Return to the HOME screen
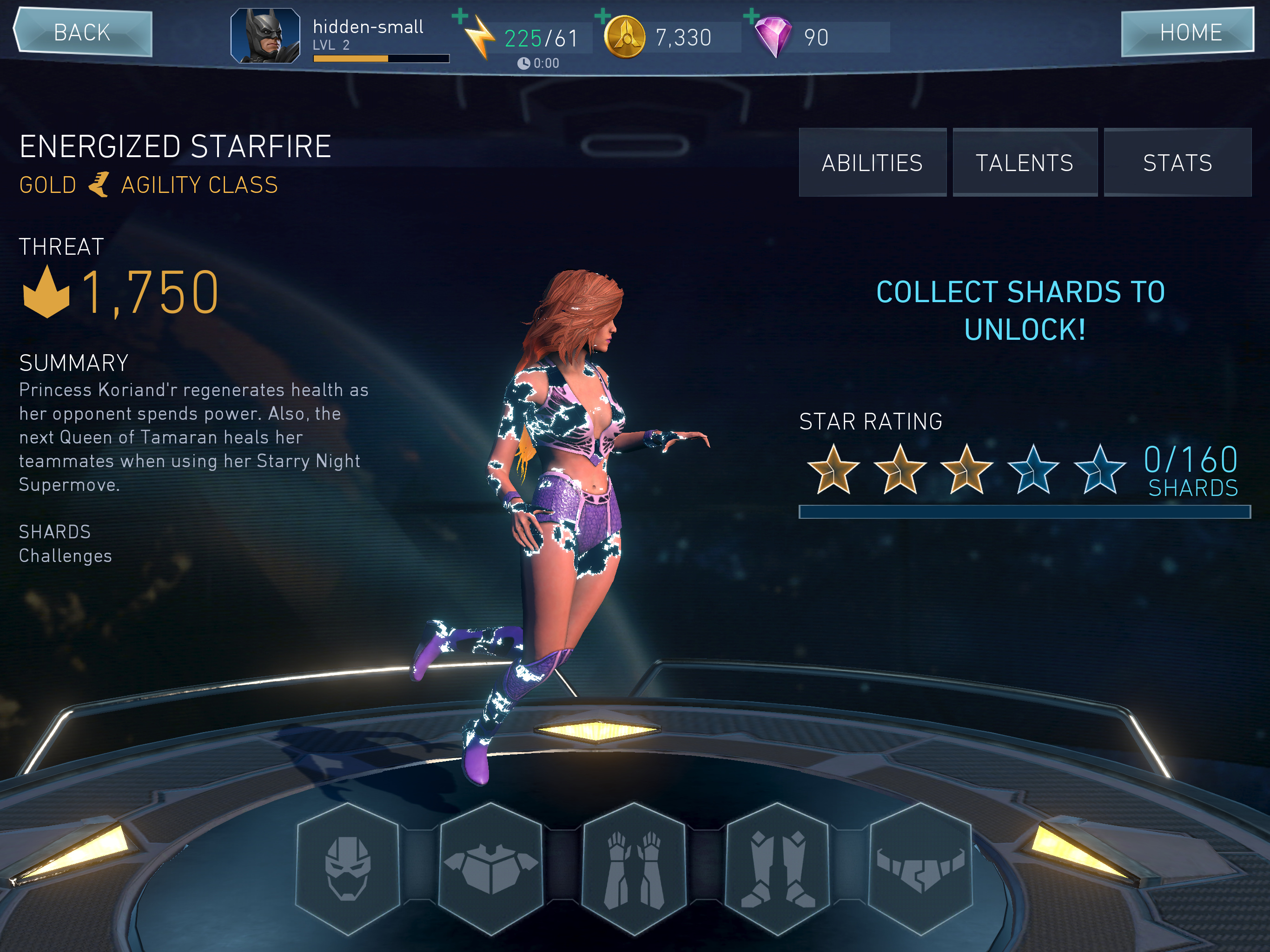Image resolution: width=1270 pixels, height=952 pixels. (1187, 32)
